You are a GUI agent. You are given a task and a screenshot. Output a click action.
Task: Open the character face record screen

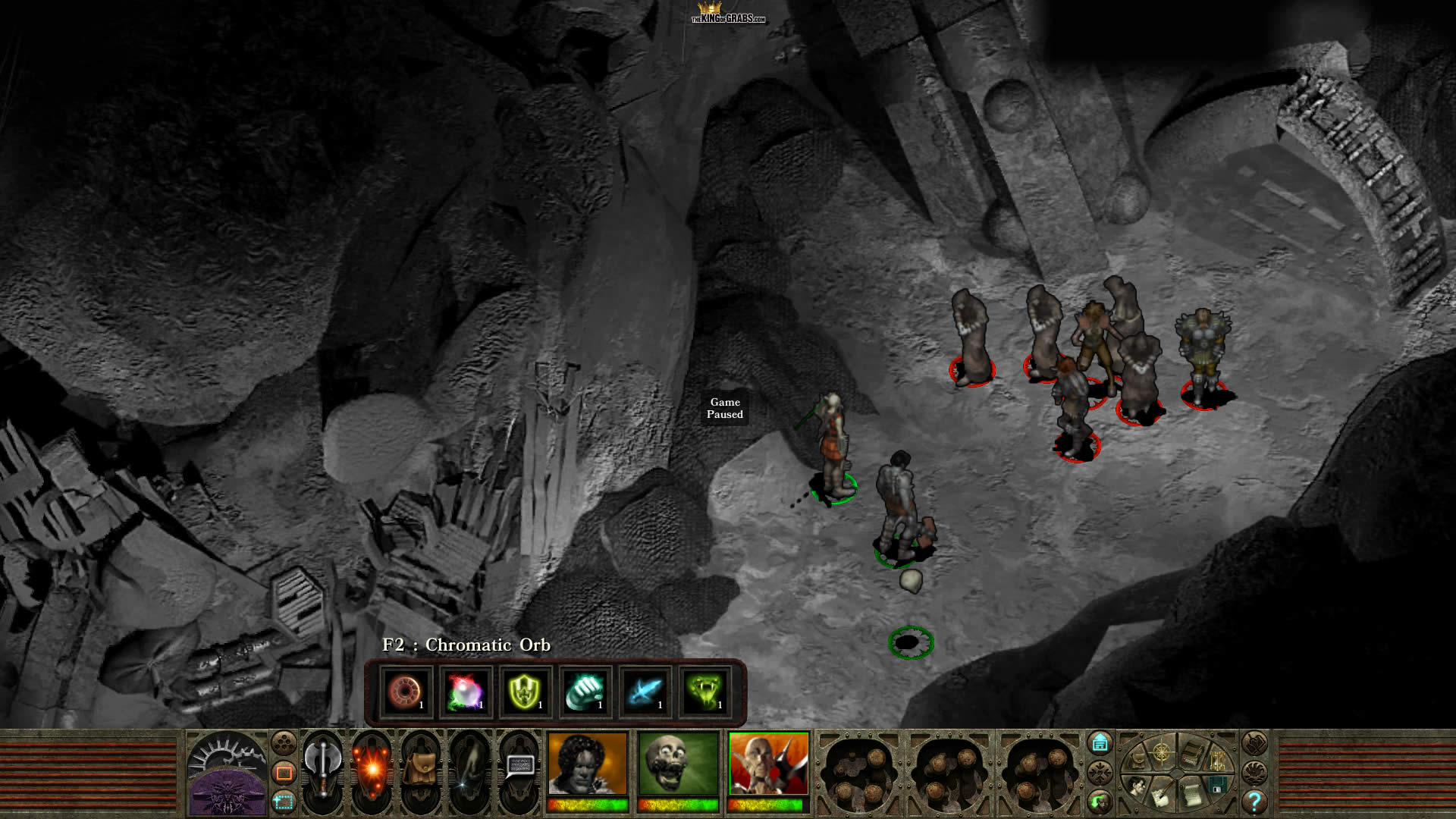(1135, 786)
